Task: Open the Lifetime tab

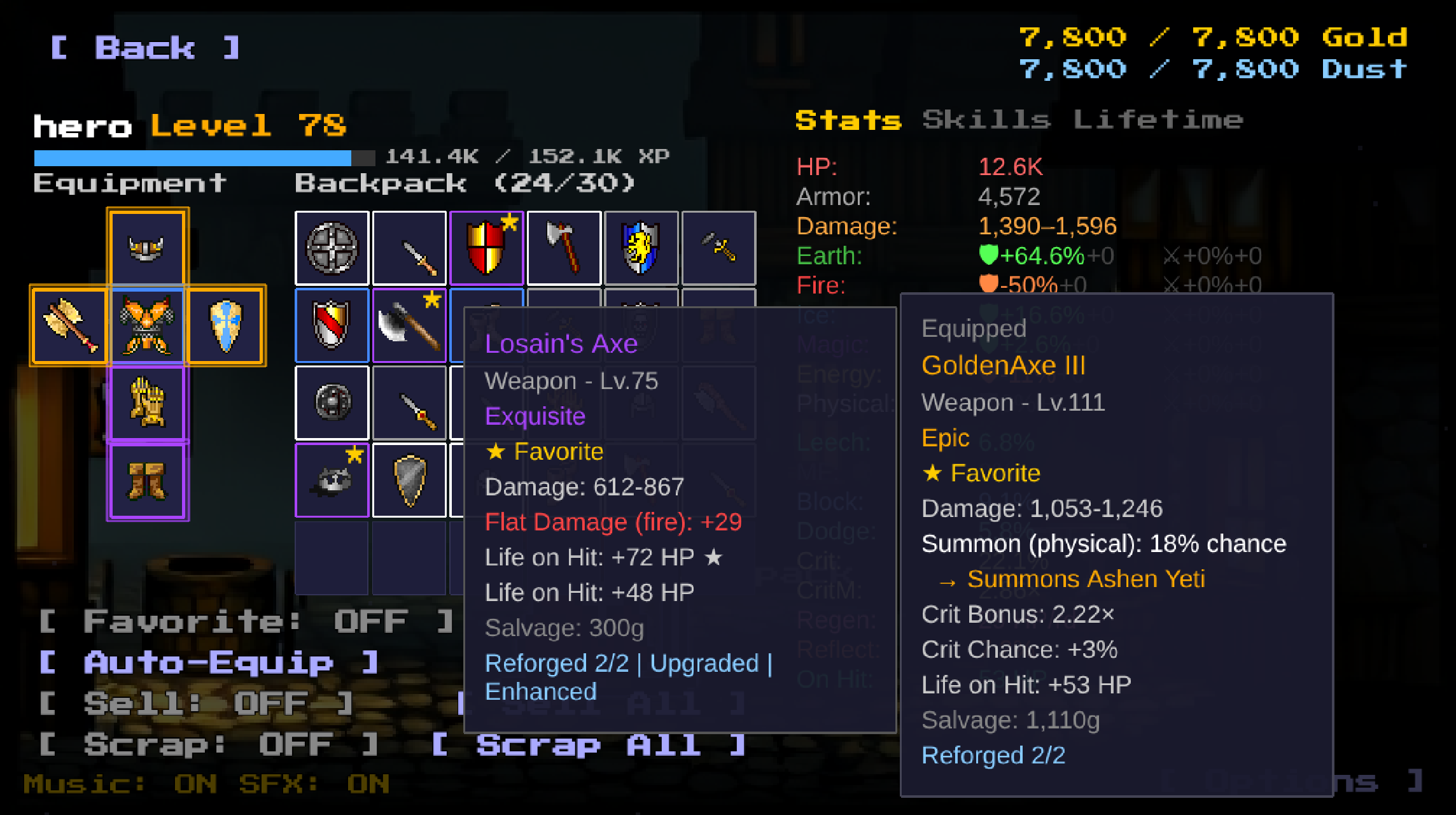Action: (1158, 118)
